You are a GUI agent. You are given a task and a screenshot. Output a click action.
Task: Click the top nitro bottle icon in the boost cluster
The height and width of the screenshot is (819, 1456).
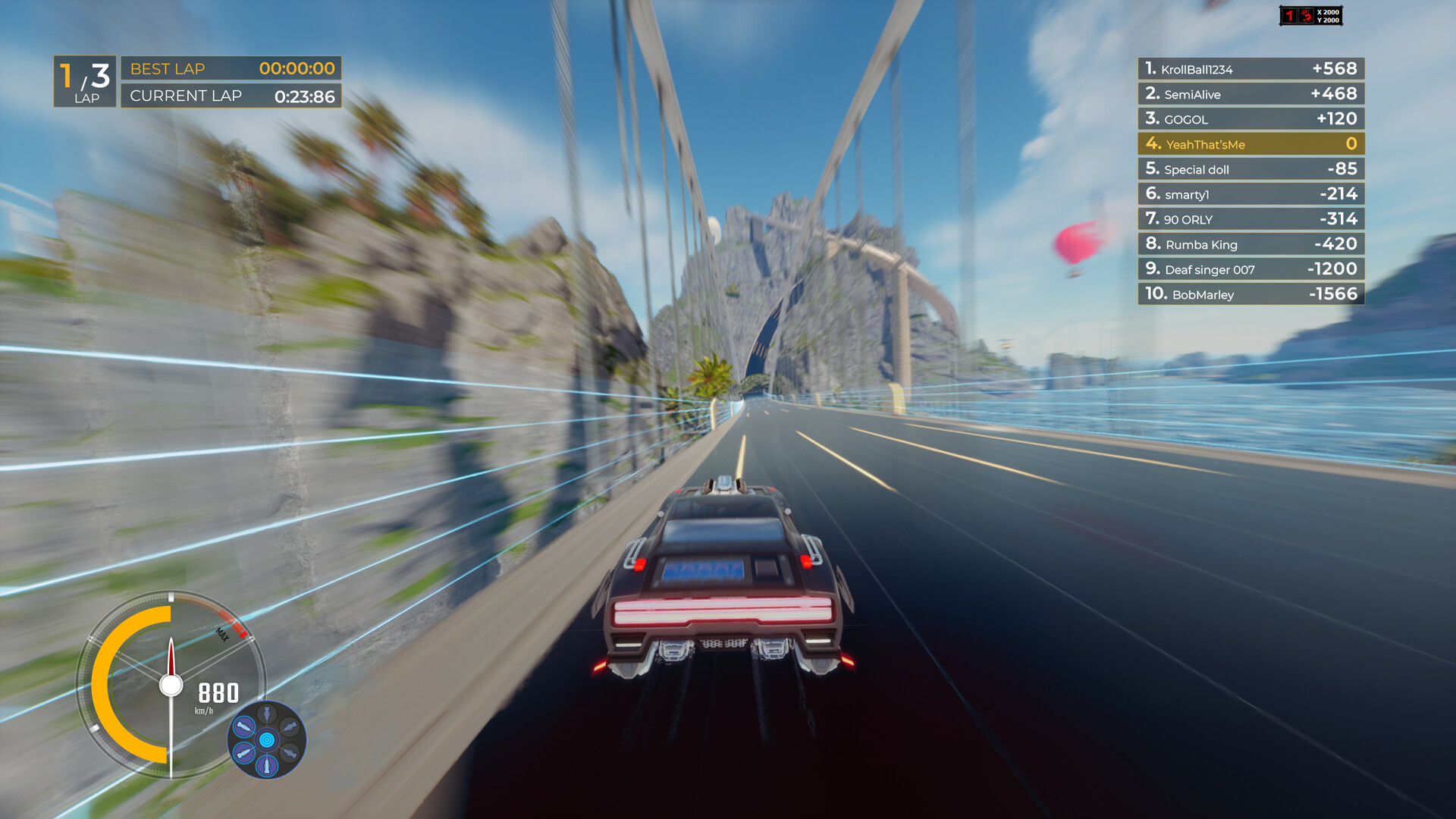(267, 711)
